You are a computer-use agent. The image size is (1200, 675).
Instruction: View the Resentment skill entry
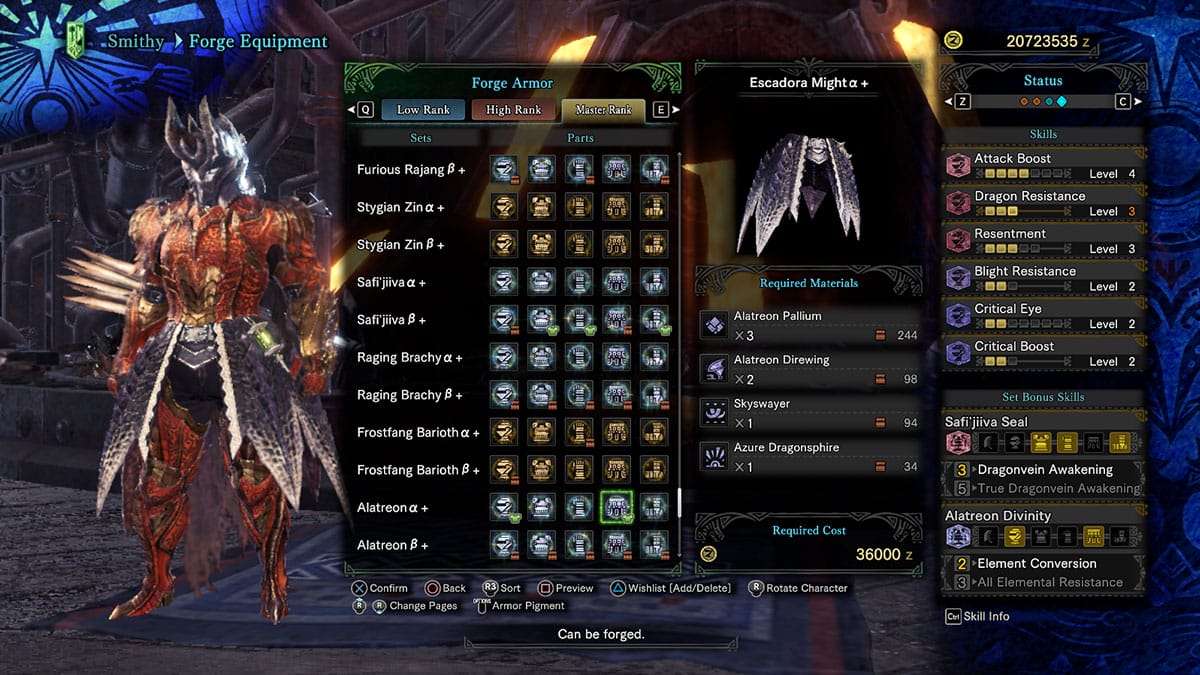[x=1043, y=240]
